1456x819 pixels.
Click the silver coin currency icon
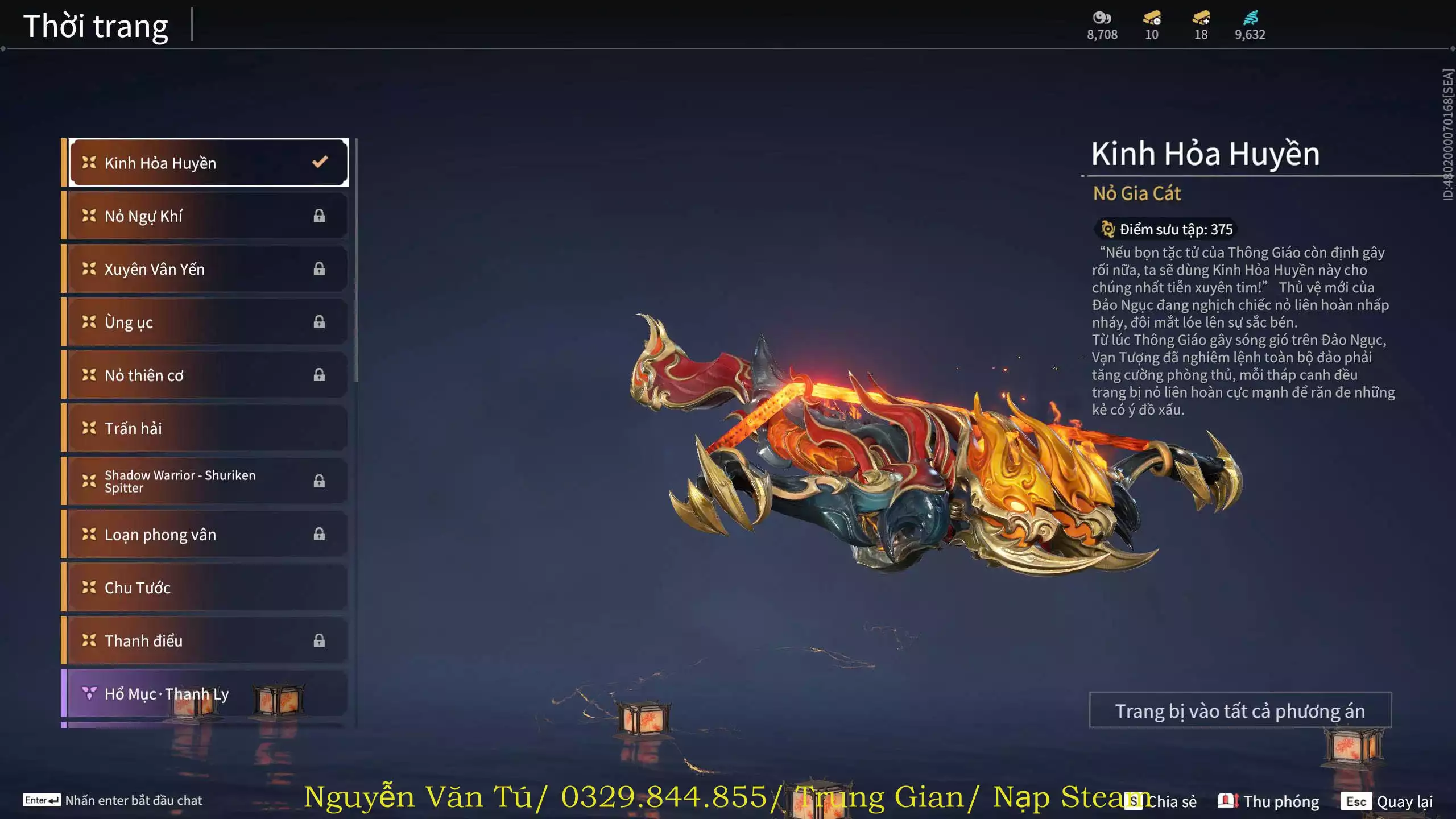click(x=1102, y=18)
